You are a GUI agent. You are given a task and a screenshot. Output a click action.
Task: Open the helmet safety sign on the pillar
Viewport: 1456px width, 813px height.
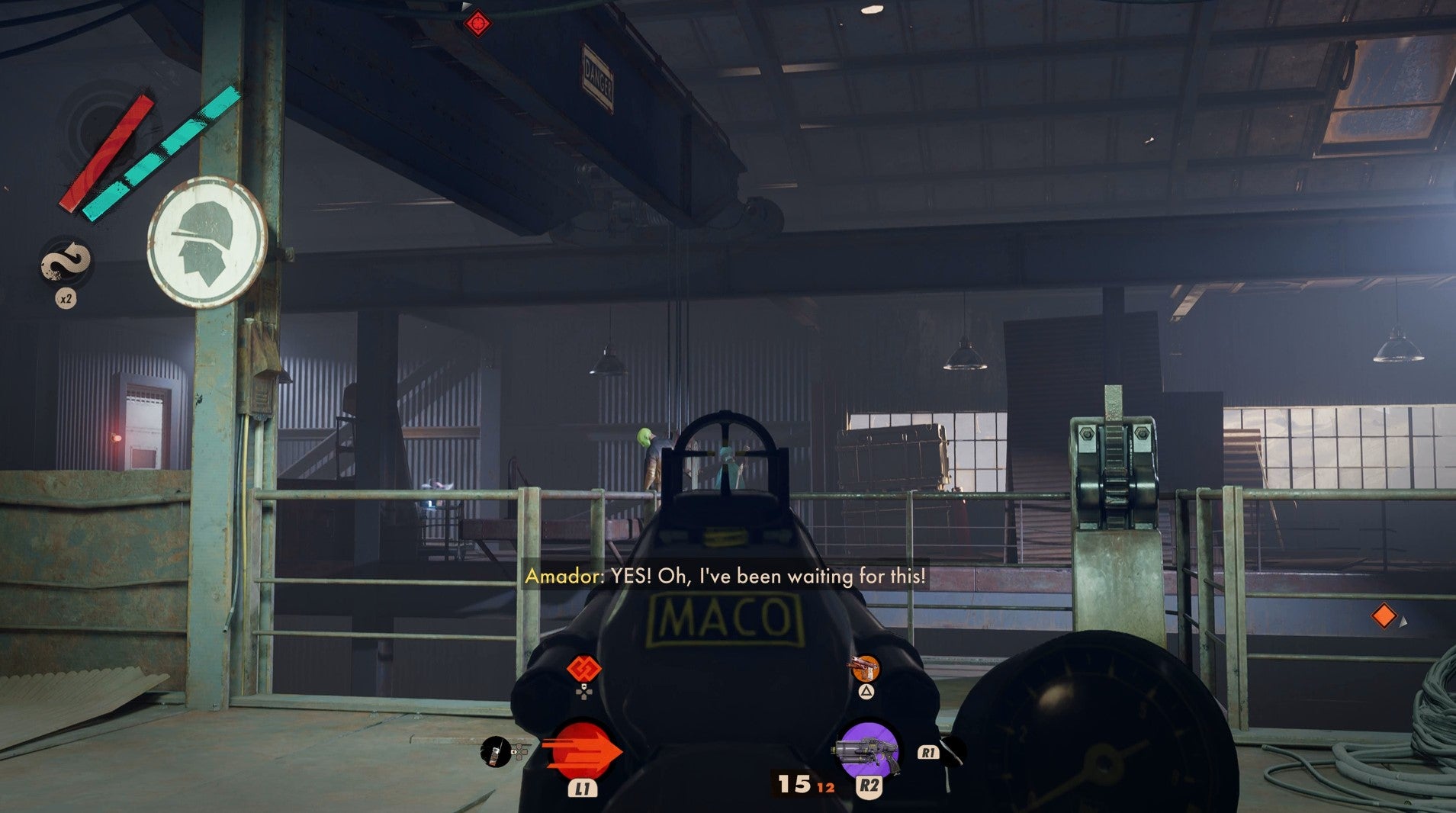tap(204, 243)
